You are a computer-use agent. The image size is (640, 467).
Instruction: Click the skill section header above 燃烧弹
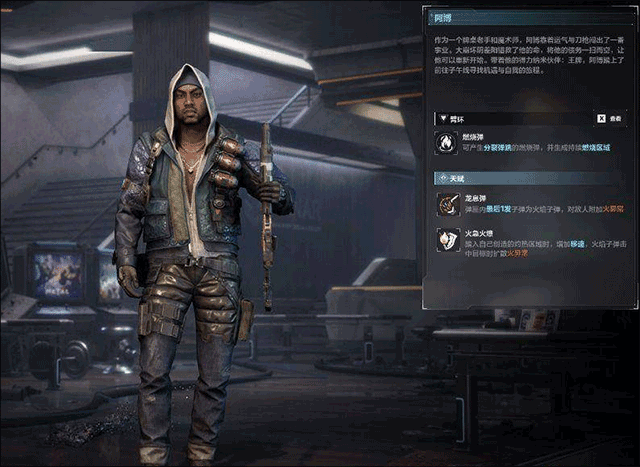click(456, 118)
